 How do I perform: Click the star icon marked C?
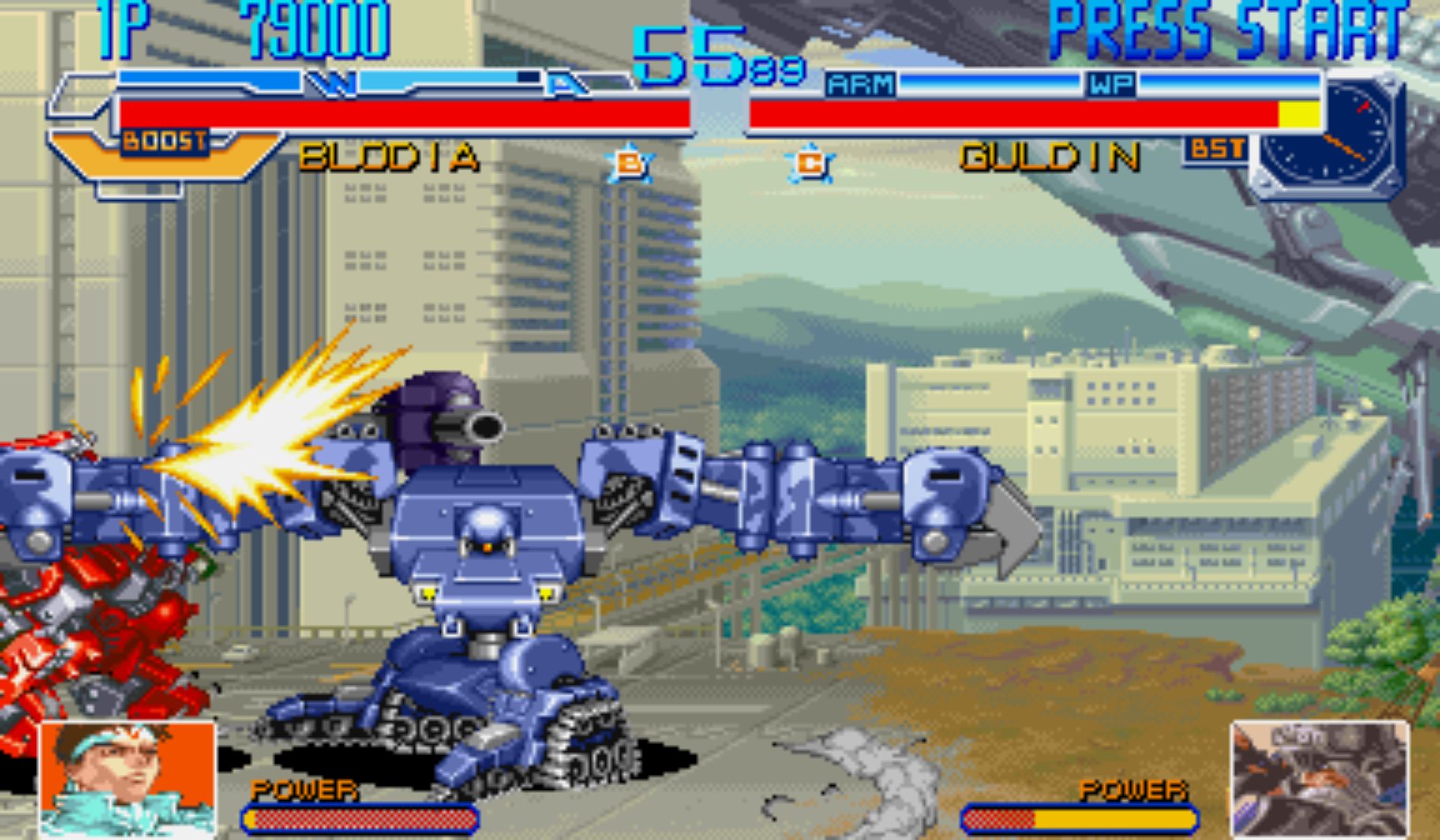(x=810, y=163)
